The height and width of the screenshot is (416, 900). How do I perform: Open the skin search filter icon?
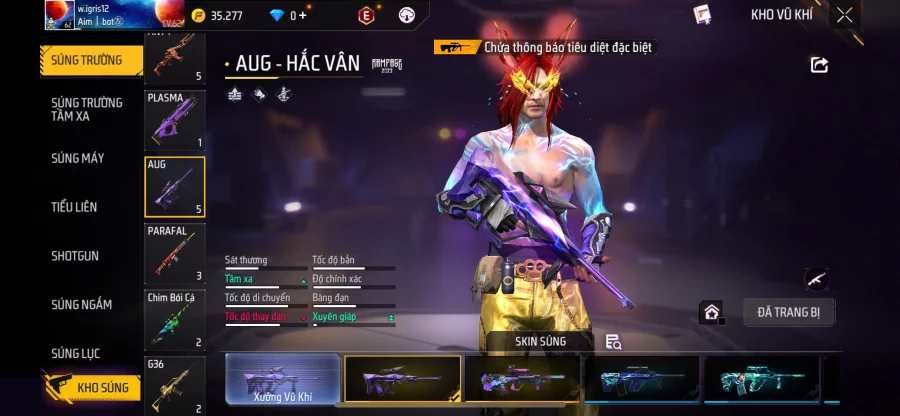[614, 342]
